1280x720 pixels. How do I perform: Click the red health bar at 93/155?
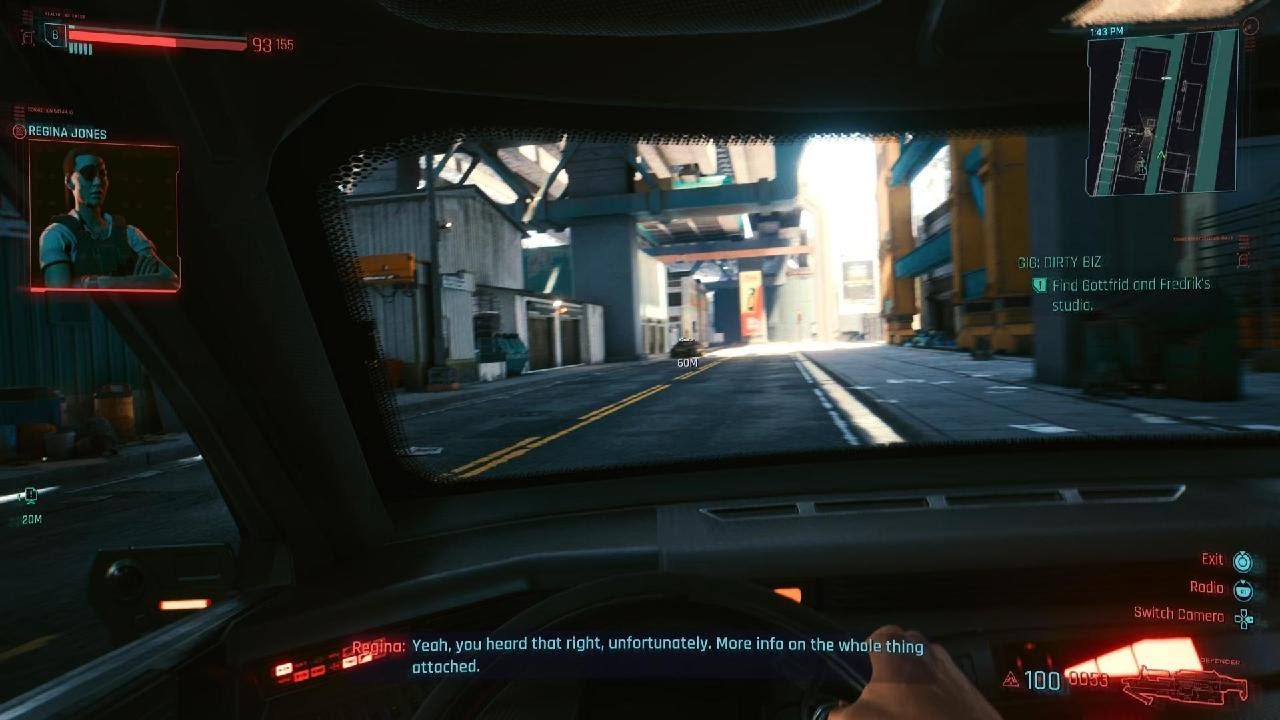tap(150, 43)
